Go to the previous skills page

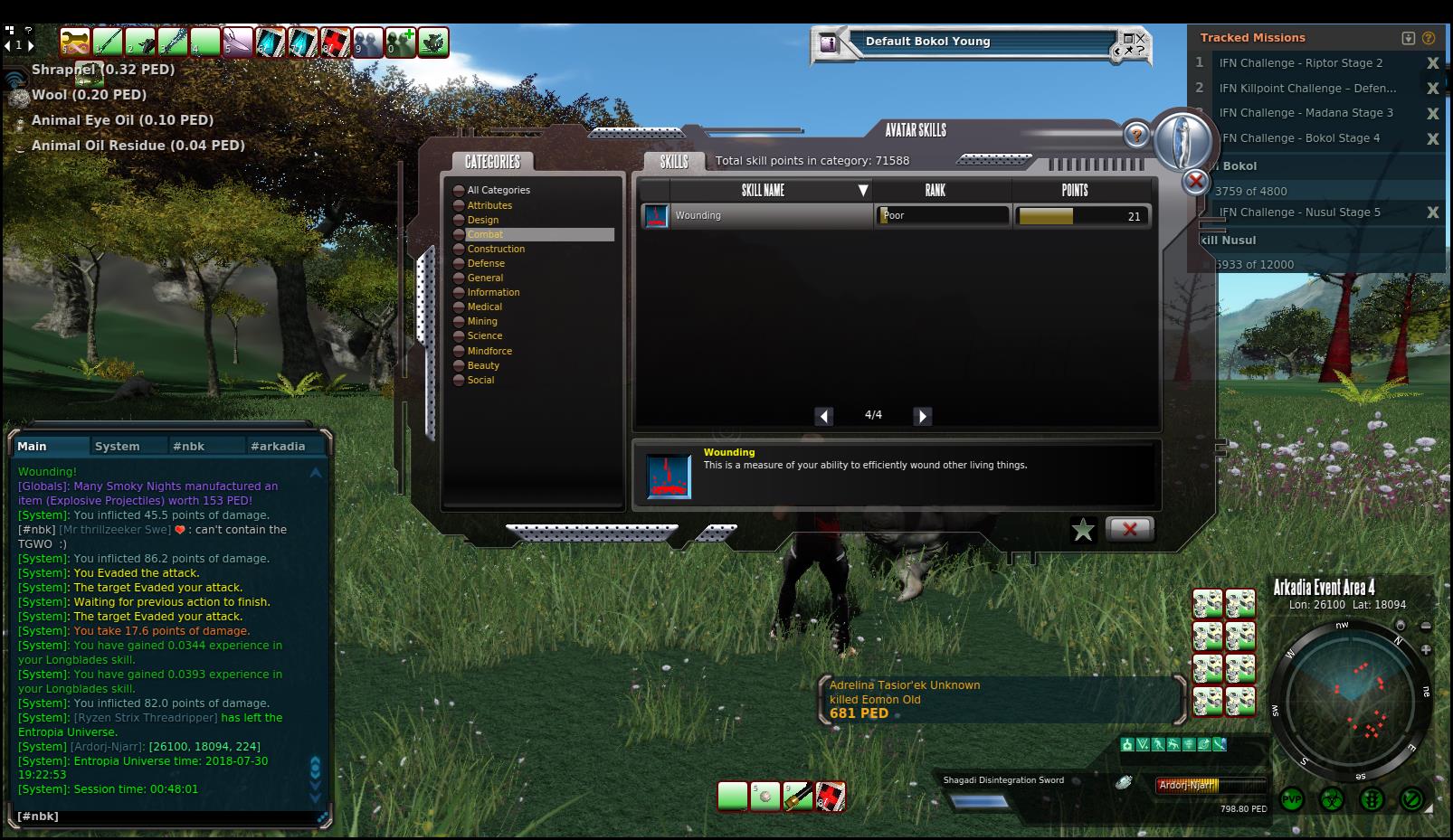tap(823, 416)
